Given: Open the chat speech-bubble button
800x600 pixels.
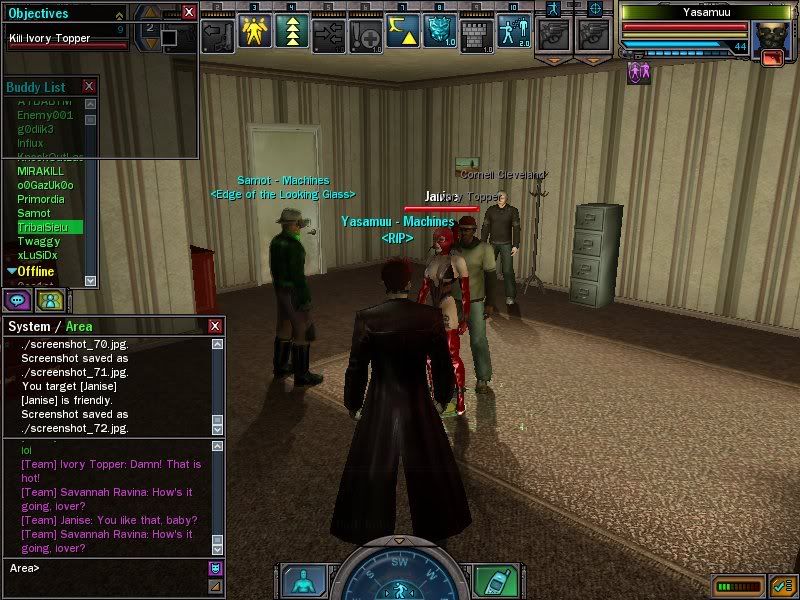Looking at the screenshot, I should [18, 299].
